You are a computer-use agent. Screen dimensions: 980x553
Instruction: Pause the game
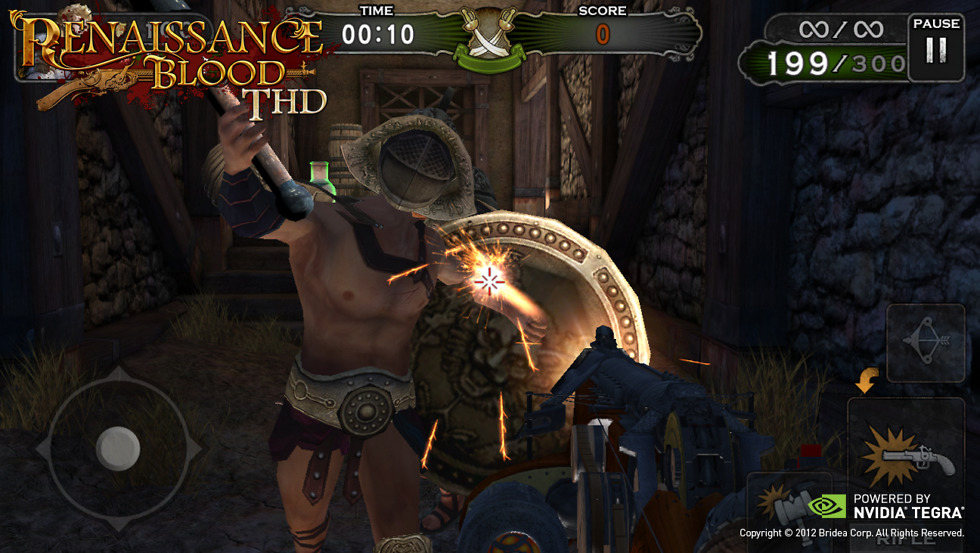(x=936, y=44)
